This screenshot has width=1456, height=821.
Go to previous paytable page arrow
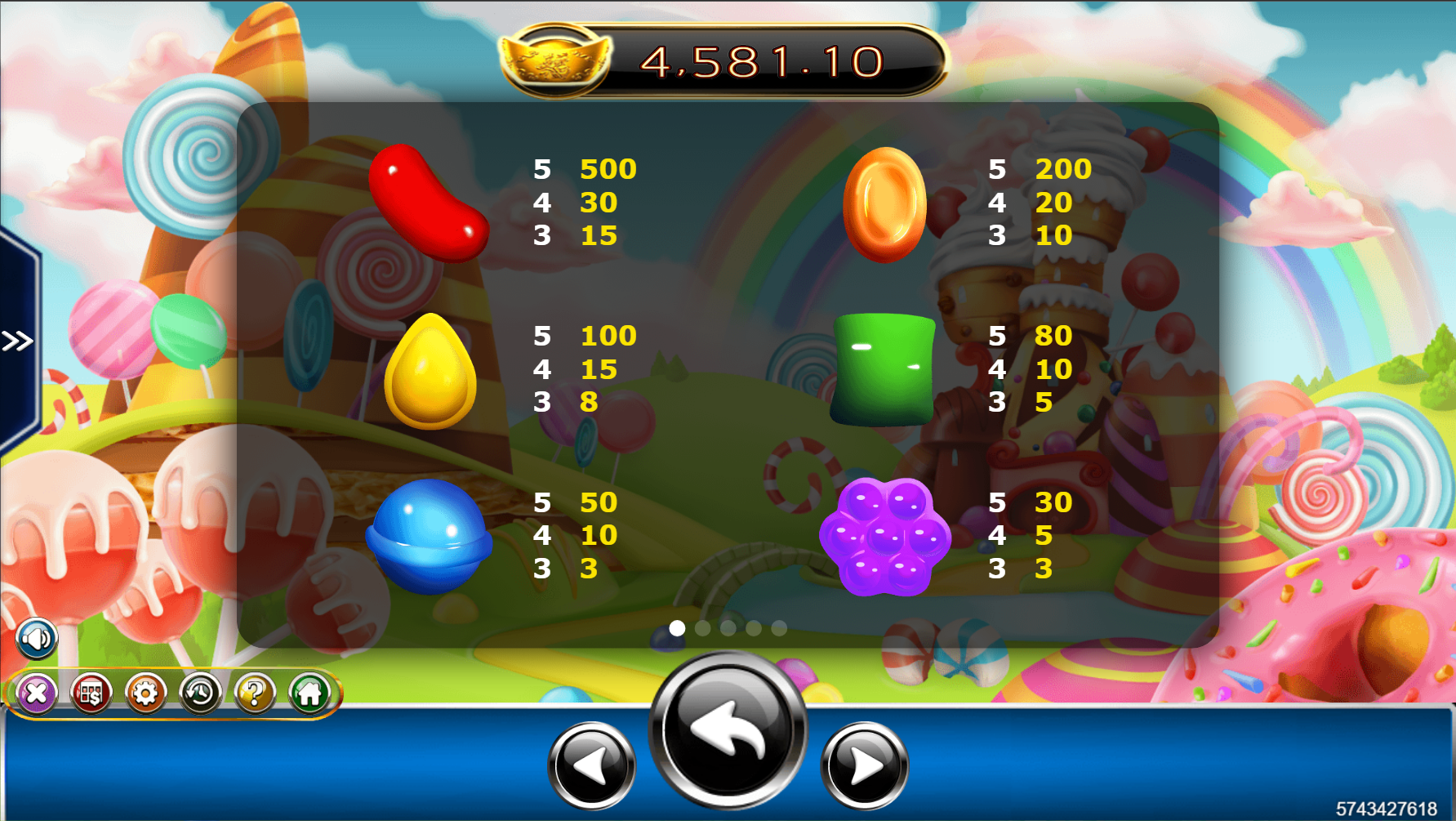591,766
